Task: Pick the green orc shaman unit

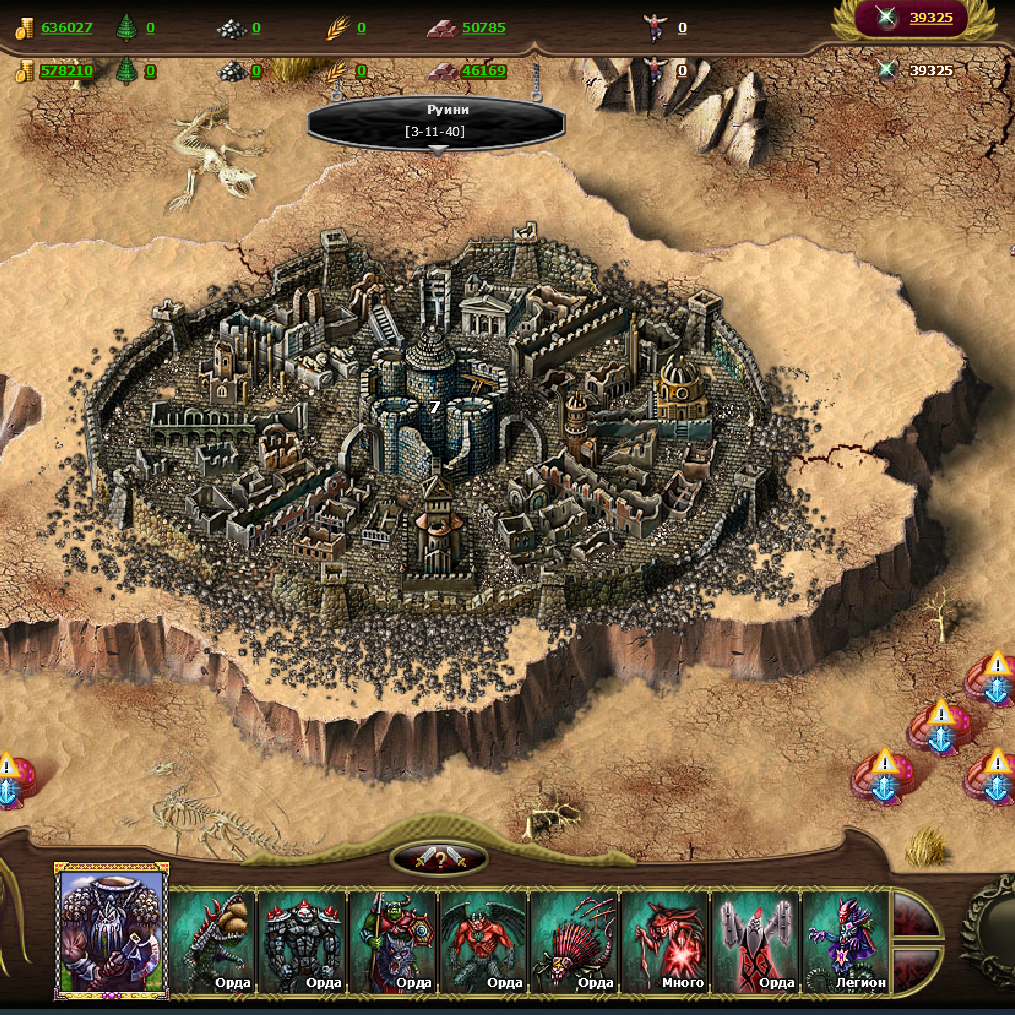Action: 393,942
